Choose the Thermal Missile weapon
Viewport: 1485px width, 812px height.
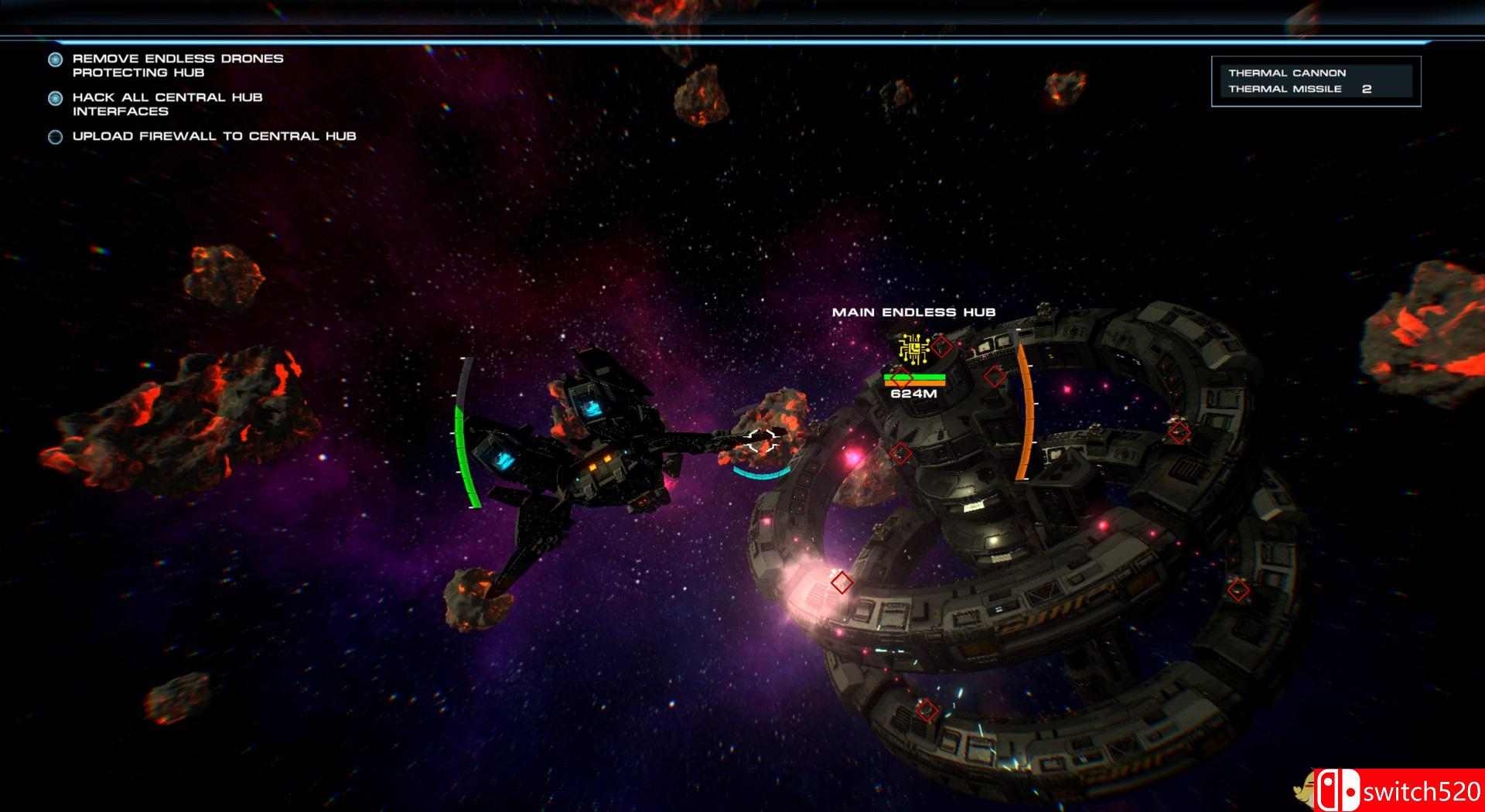tap(1285, 89)
